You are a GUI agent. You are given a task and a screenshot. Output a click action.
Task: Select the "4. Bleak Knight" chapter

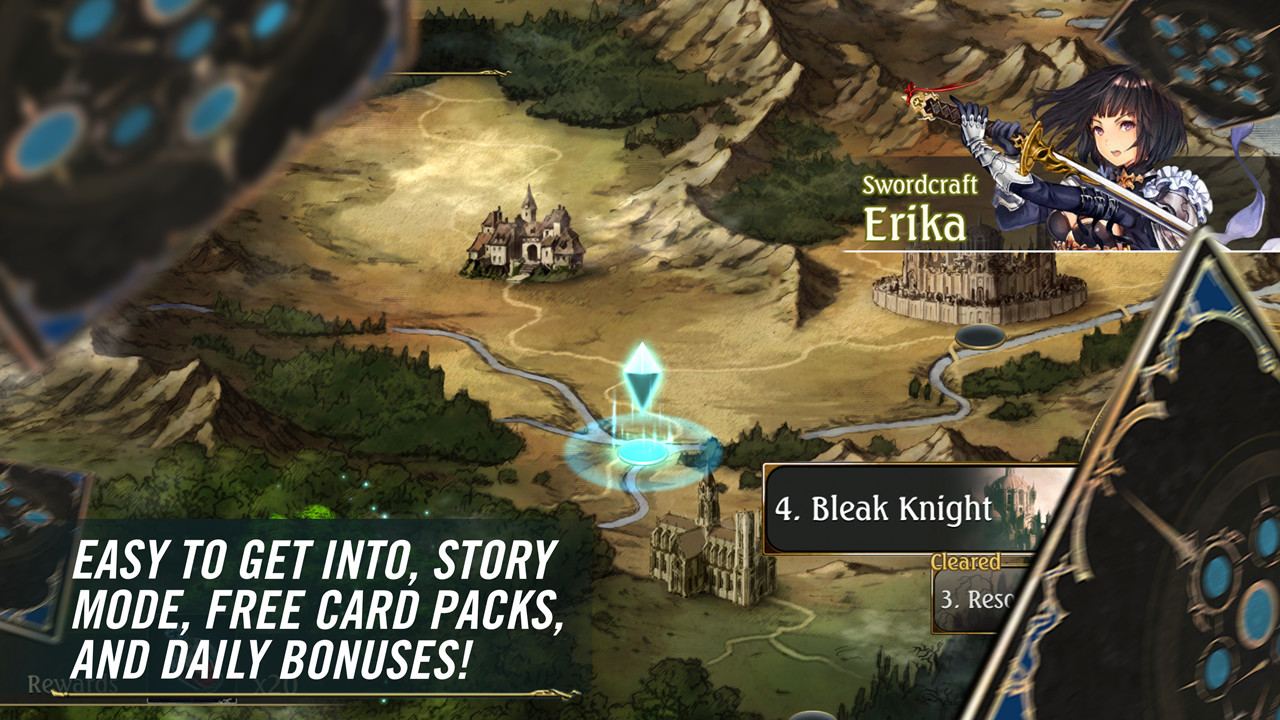(900, 509)
